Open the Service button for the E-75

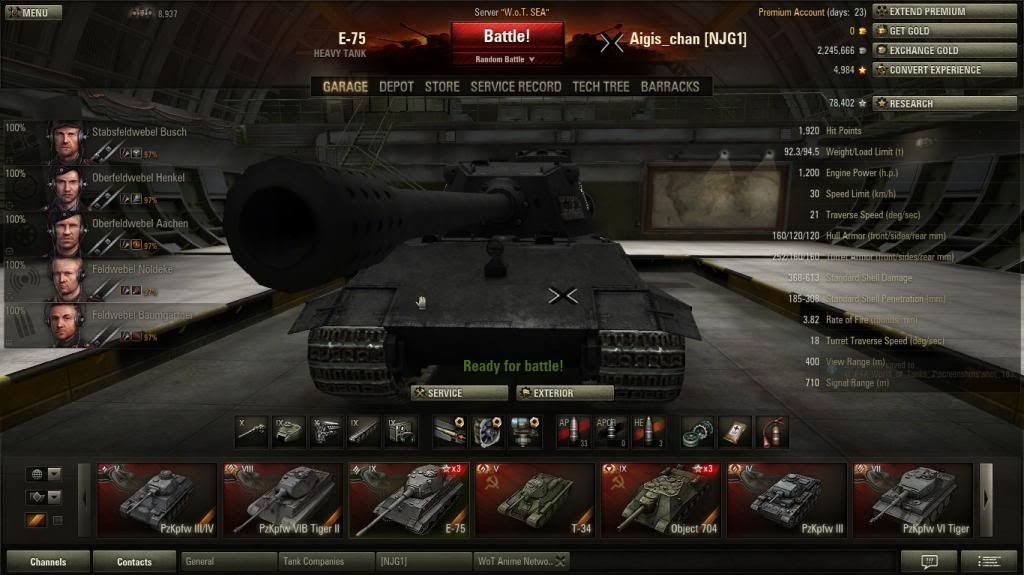458,393
